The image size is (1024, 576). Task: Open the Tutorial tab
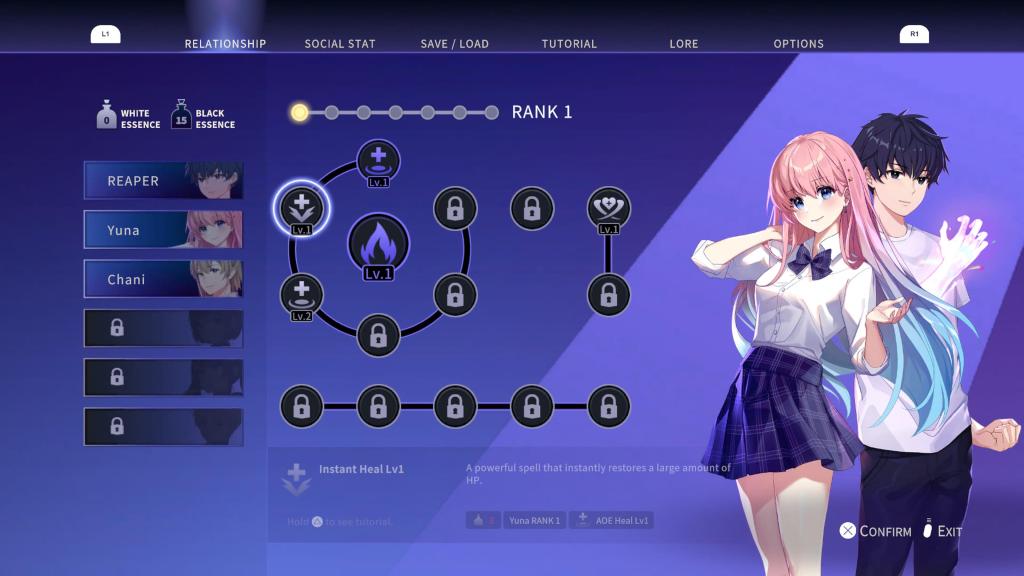click(x=569, y=44)
